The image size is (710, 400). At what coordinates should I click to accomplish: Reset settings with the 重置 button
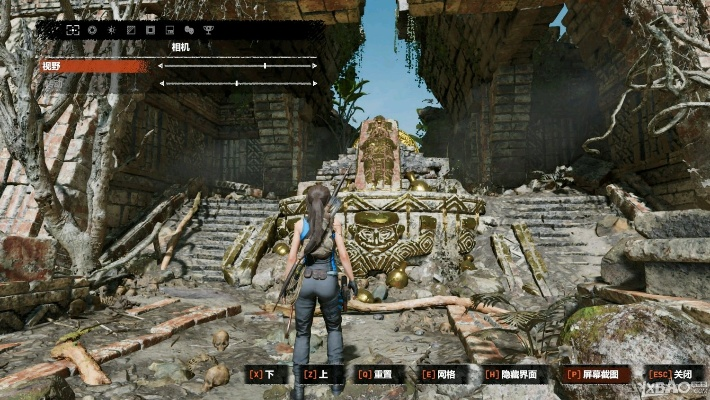(379, 374)
